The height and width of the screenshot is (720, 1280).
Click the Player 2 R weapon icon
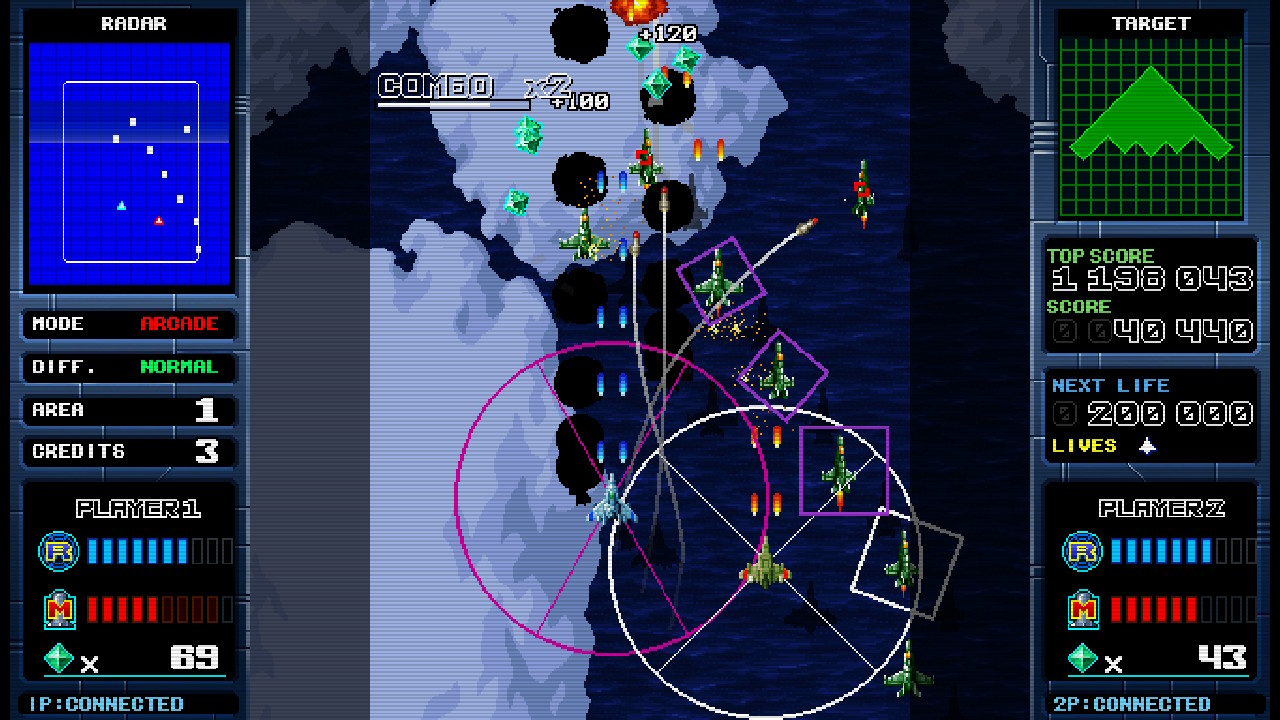pyautogui.click(x=1081, y=551)
